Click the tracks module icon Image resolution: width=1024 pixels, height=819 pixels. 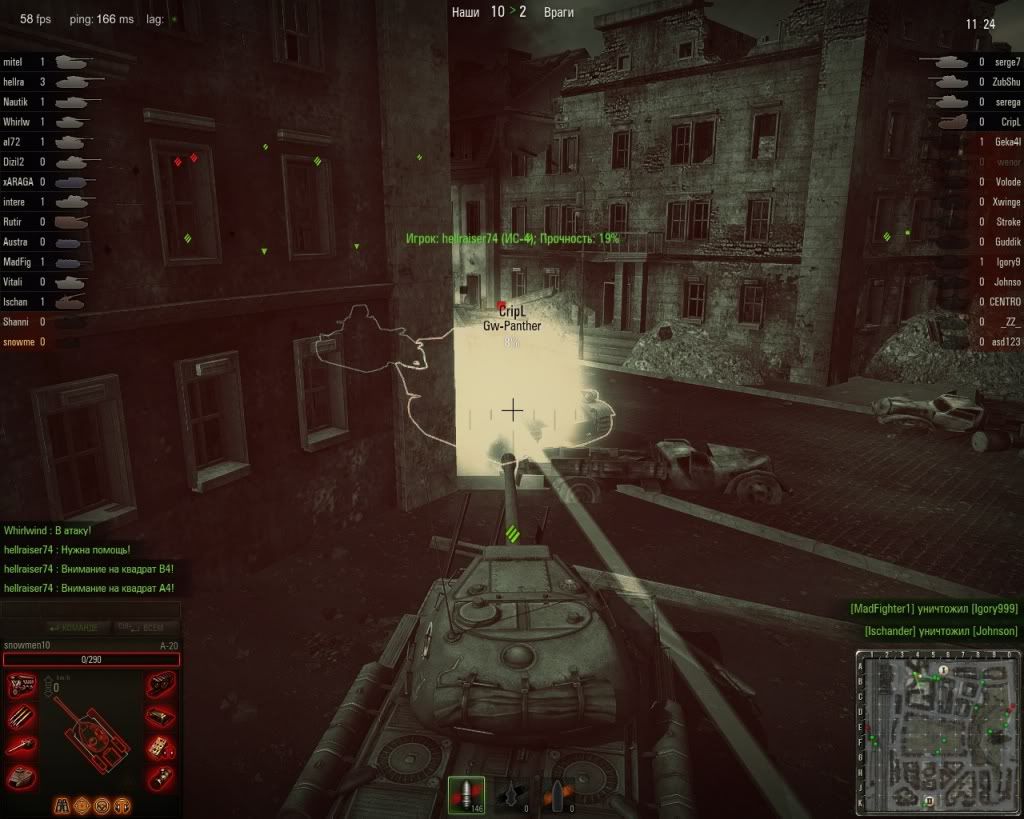pos(159,686)
